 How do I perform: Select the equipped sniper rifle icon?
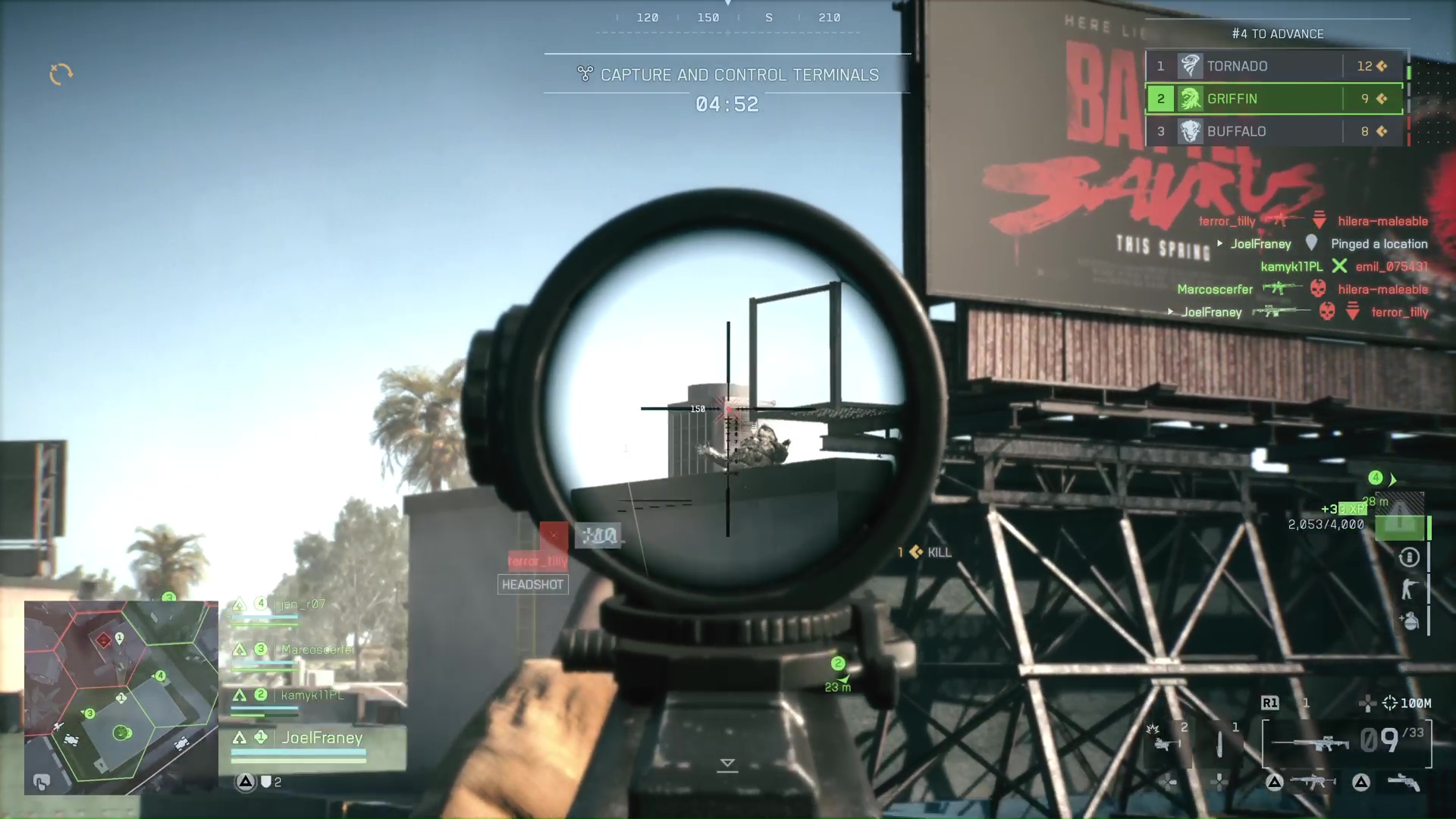pos(1311,745)
